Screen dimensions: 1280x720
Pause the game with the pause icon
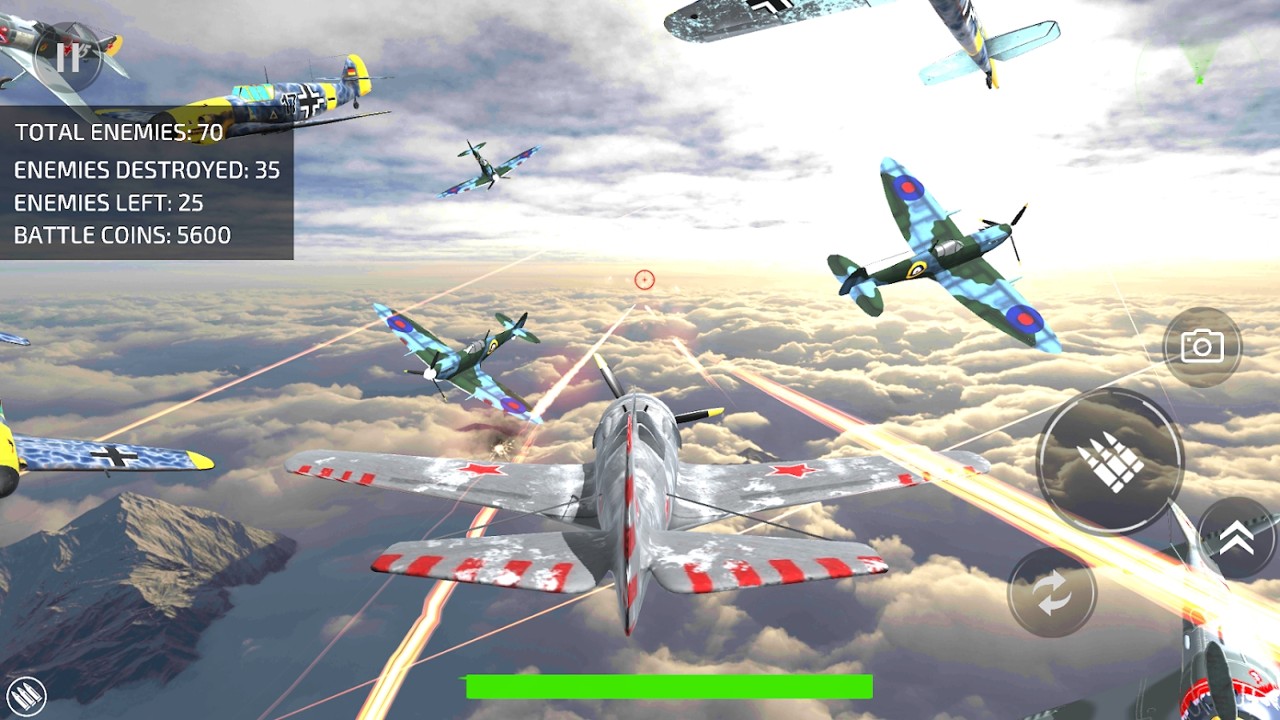(x=68, y=57)
